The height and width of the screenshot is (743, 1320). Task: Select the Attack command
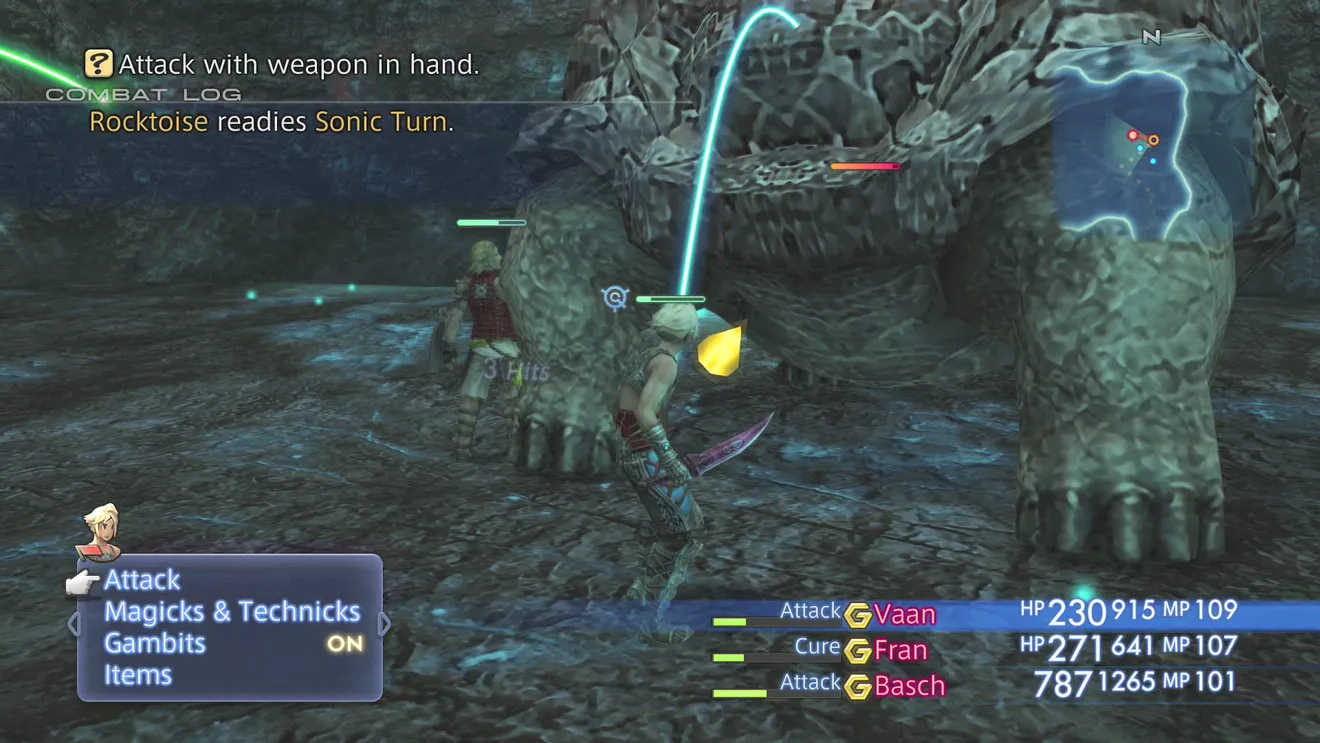(x=143, y=580)
